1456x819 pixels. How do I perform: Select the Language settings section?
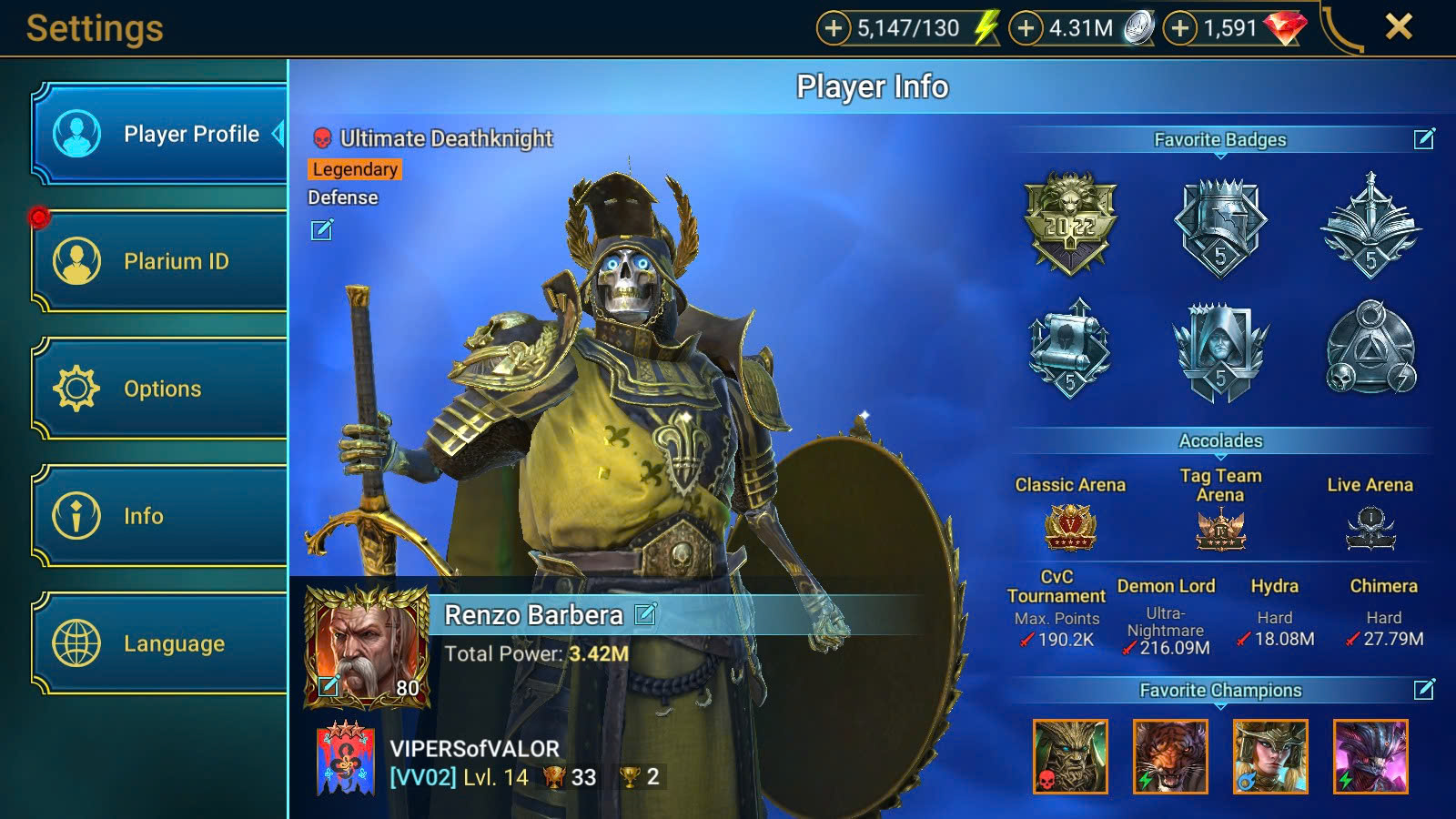(160, 643)
